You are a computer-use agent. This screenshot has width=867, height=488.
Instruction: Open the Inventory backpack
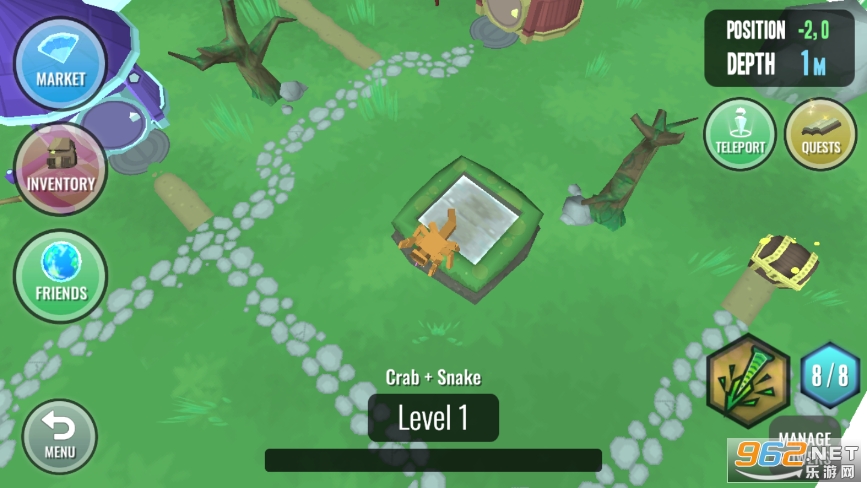[x=60, y=169]
